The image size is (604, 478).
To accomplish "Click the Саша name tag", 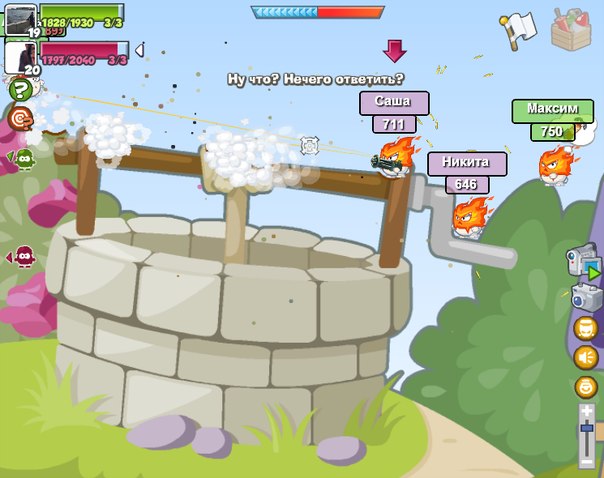I will point(394,103).
